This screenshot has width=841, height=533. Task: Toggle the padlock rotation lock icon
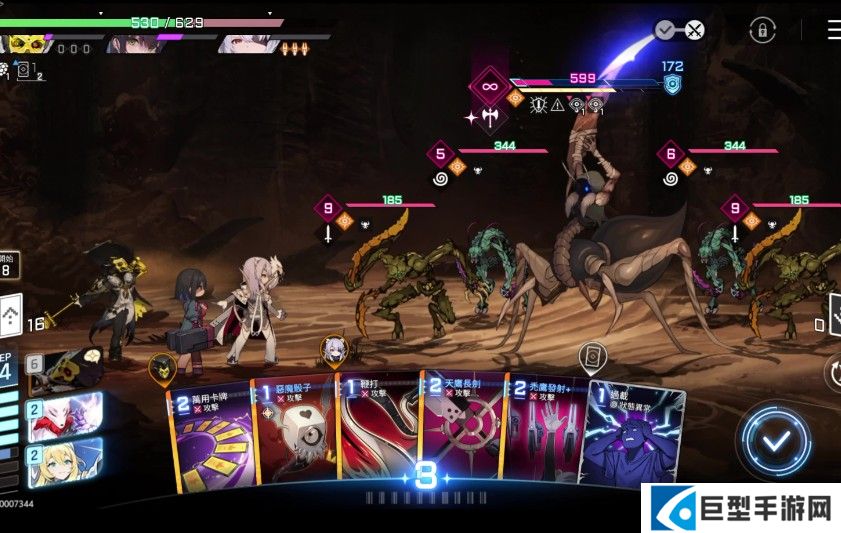pyautogui.click(x=762, y=31)
